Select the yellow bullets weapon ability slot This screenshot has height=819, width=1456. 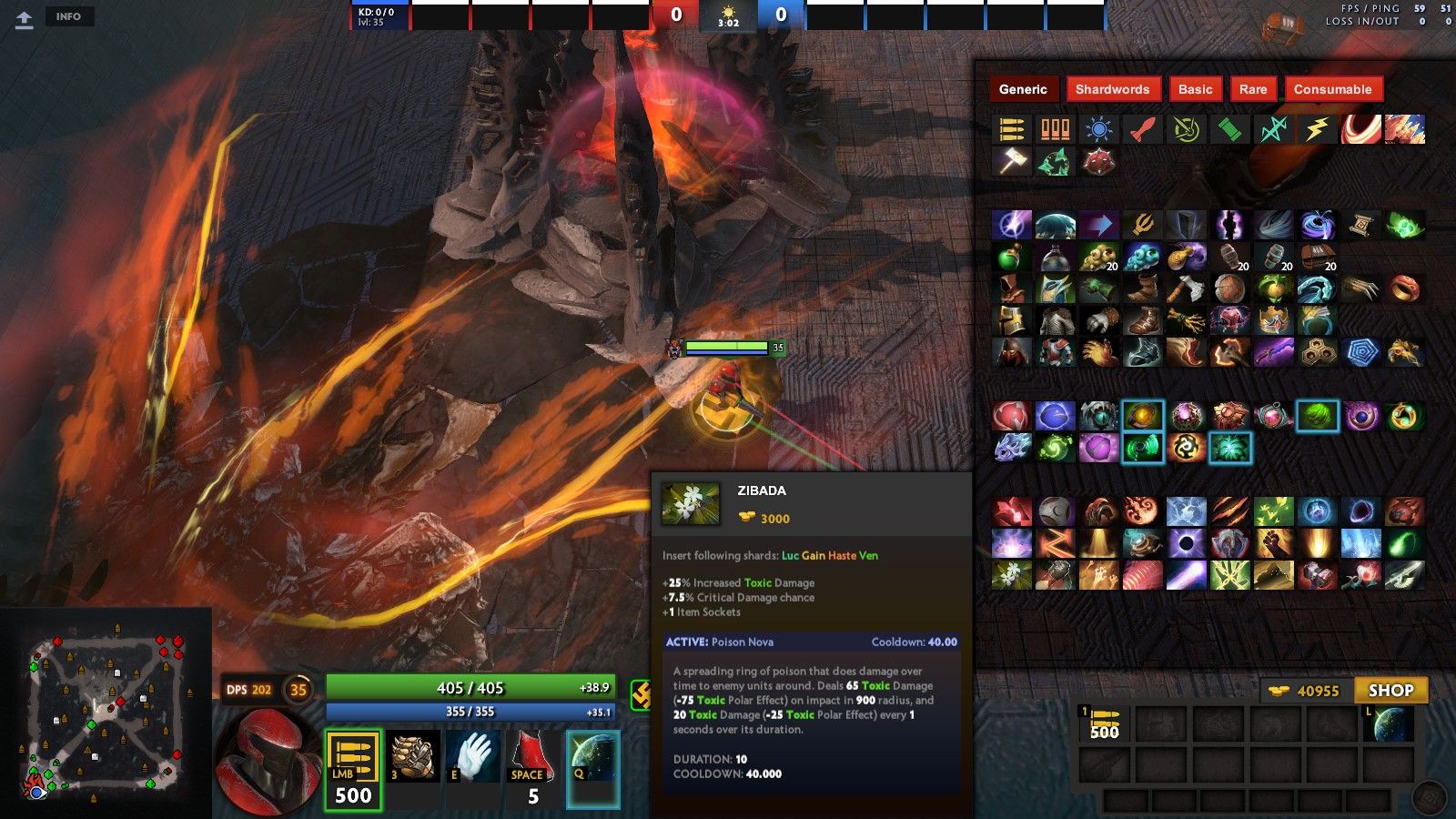click(353, 769)
